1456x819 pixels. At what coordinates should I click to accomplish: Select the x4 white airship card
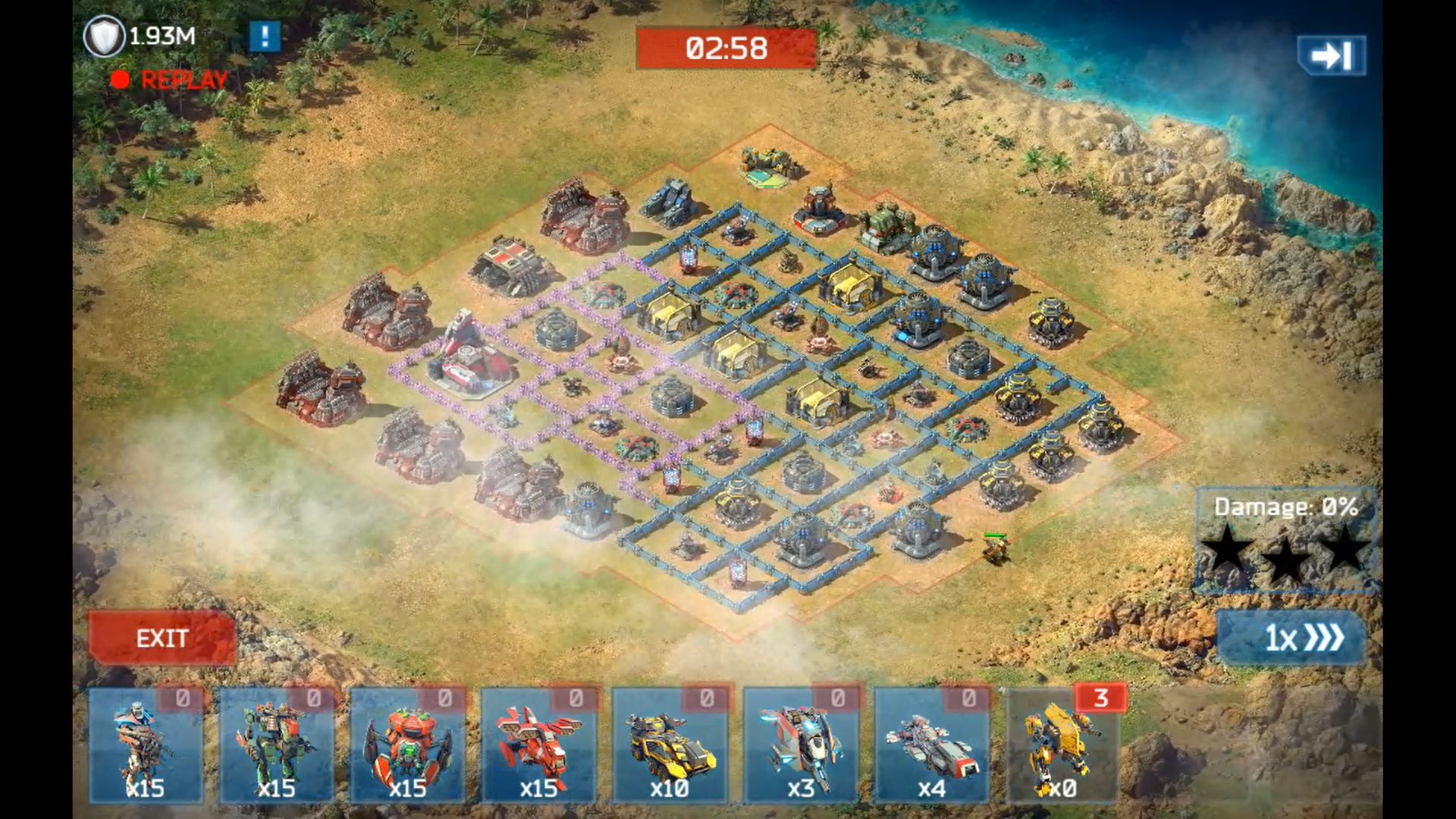(932, 745)
